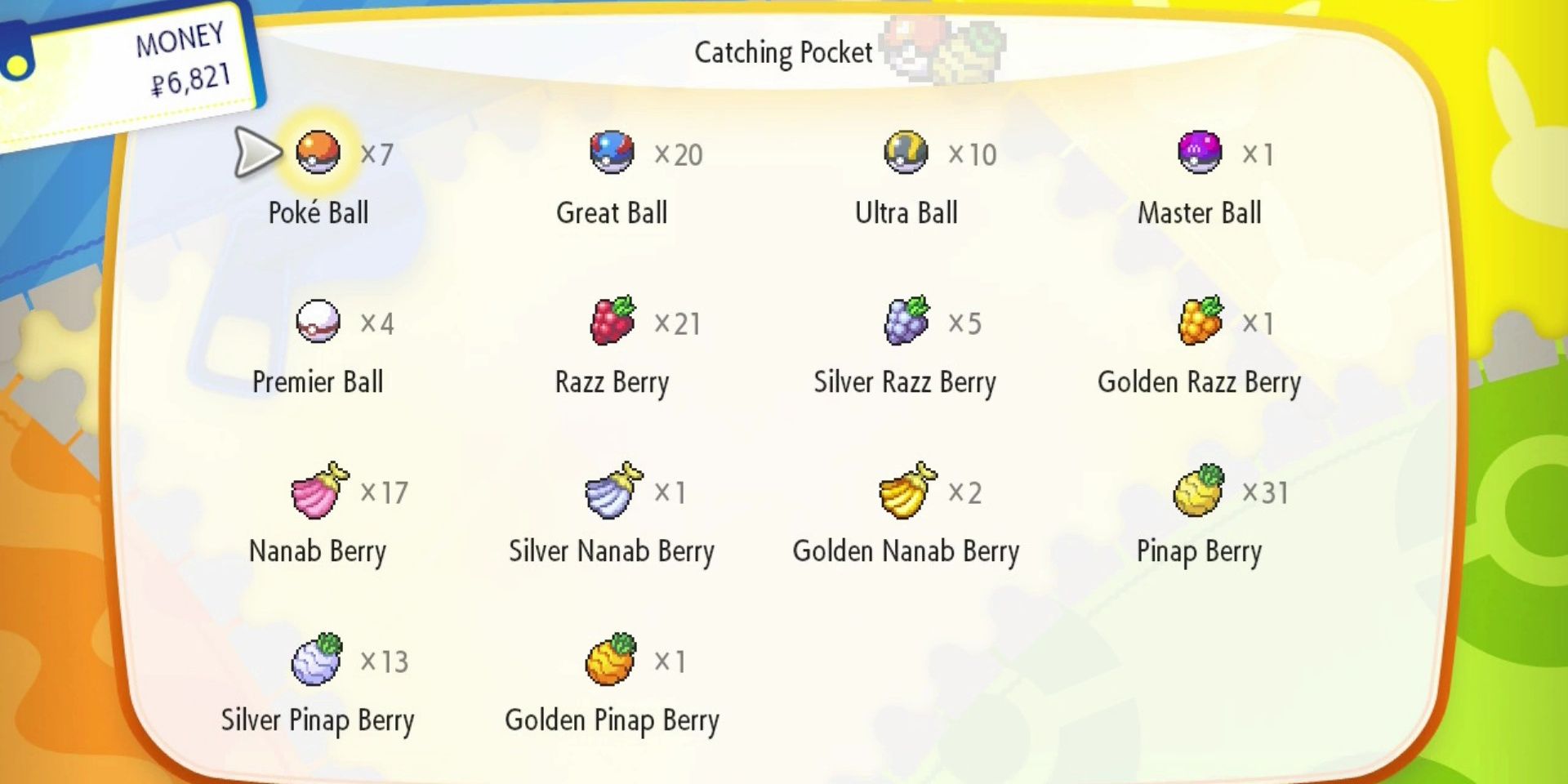Select the Razz Berry icon
This screenshot has height=784, width=1568.
pyautogui.click(x=612, y=321)
